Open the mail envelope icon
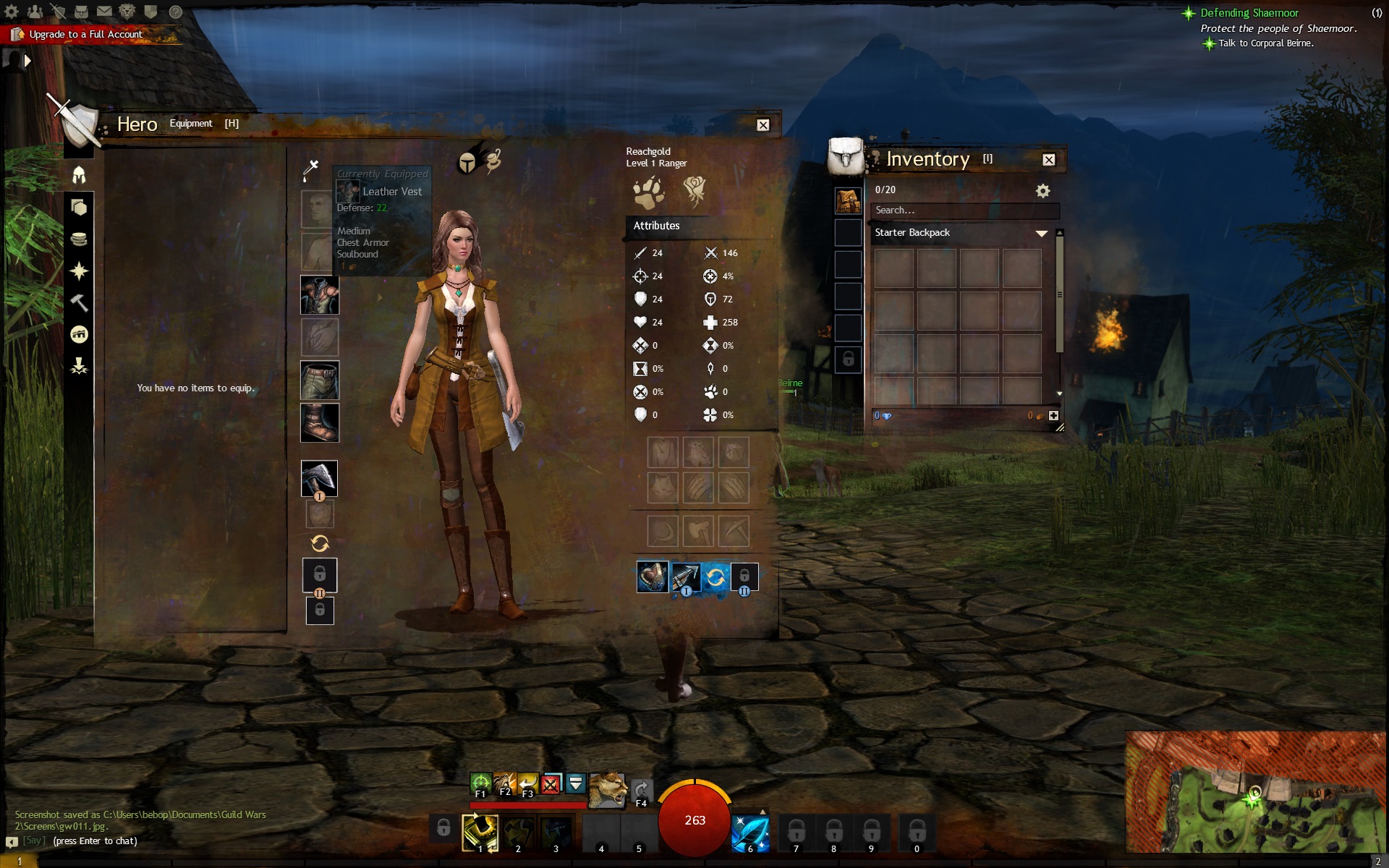This screenshot has height=868, width=1389. coord(104,12)
